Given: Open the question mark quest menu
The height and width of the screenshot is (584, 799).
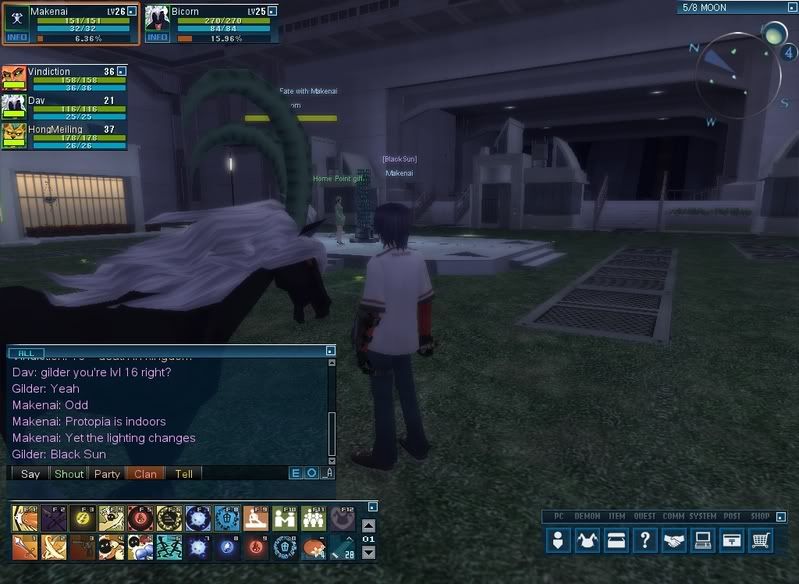Looking at the screenshot, I should [x=646, y=540].
